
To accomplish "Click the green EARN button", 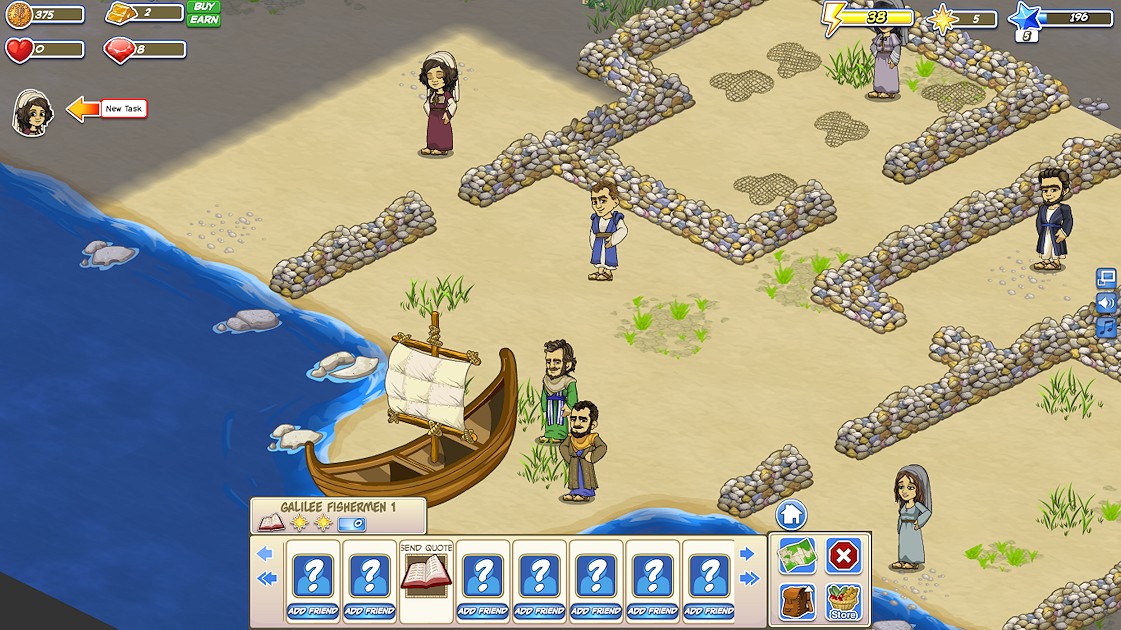I will [x=203, y=20].
